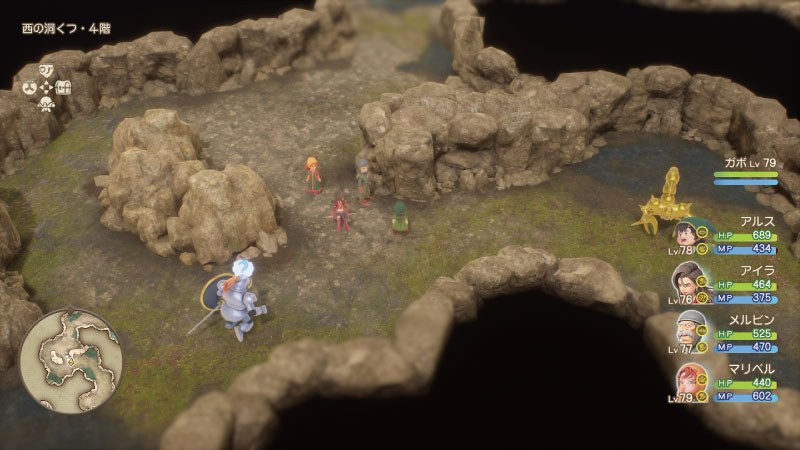Select the treasure chest shortcut icon

[x=65, y=87]
